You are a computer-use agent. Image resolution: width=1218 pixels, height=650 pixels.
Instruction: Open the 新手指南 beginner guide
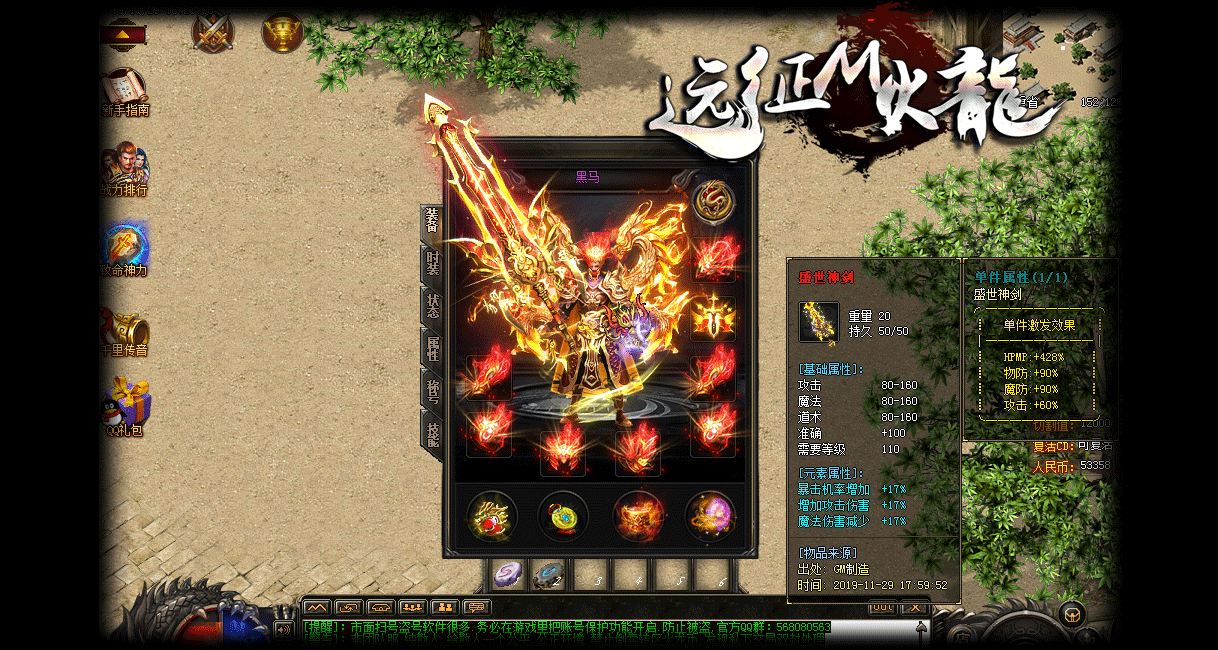tap(125, 90)
